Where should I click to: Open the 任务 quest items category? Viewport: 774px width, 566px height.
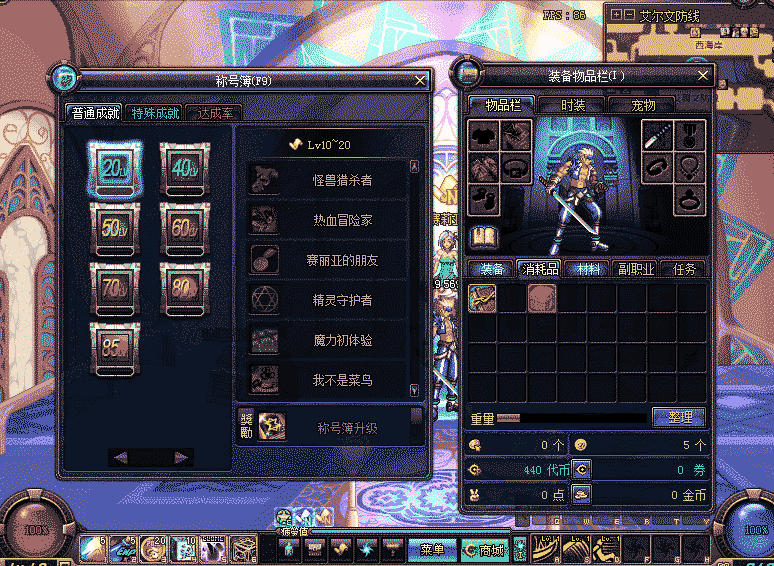684,268
